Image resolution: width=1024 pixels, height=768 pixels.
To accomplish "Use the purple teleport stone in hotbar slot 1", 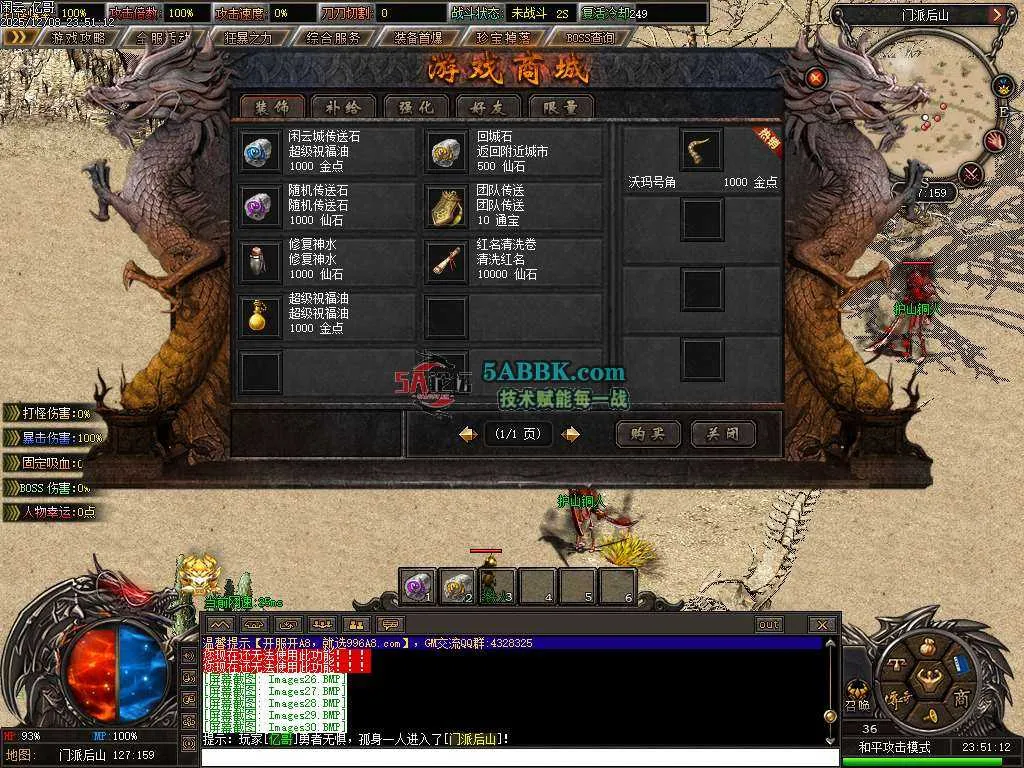I will 418,586.
